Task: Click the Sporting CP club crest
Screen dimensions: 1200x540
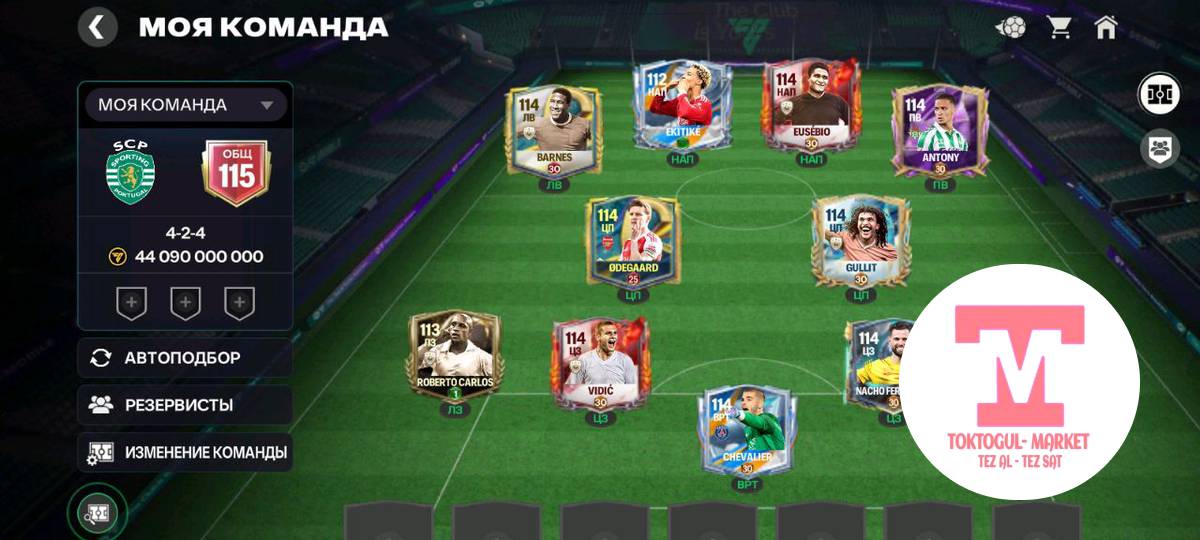Action: coord(129,173)
